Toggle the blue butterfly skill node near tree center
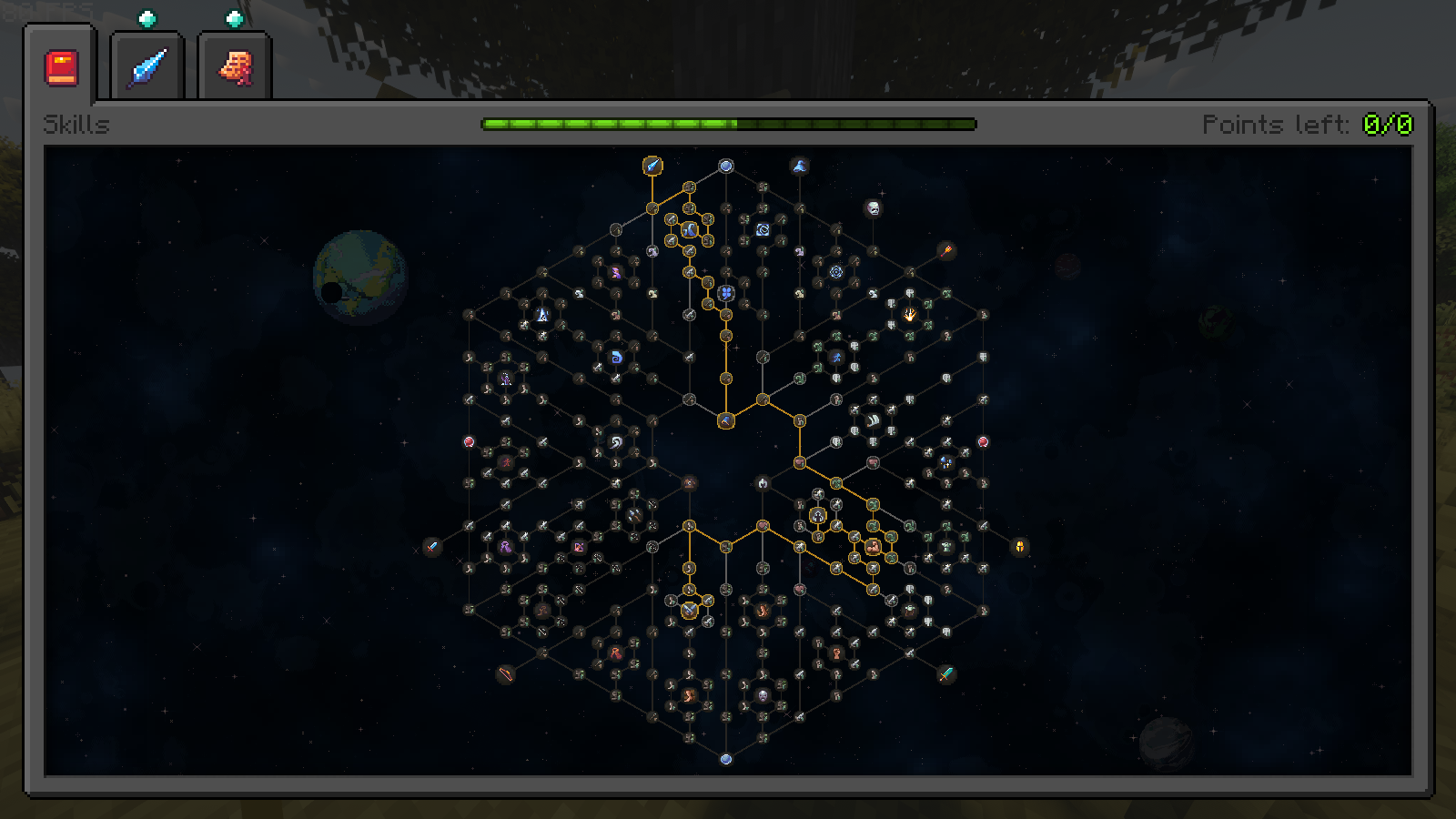This screenshot has height=819, width=1456. [726, 292]
